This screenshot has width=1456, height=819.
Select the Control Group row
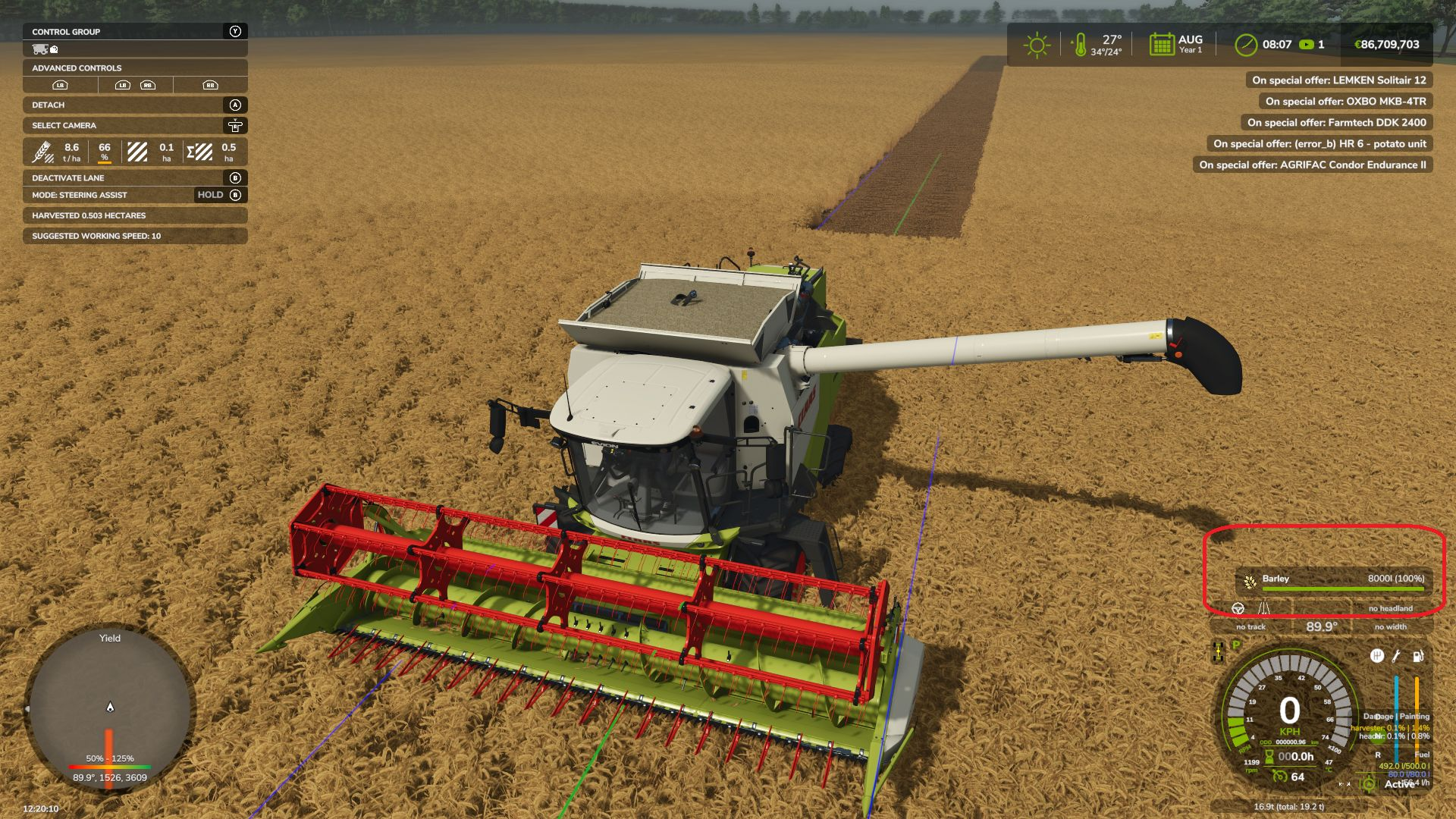tap(135, 32)
